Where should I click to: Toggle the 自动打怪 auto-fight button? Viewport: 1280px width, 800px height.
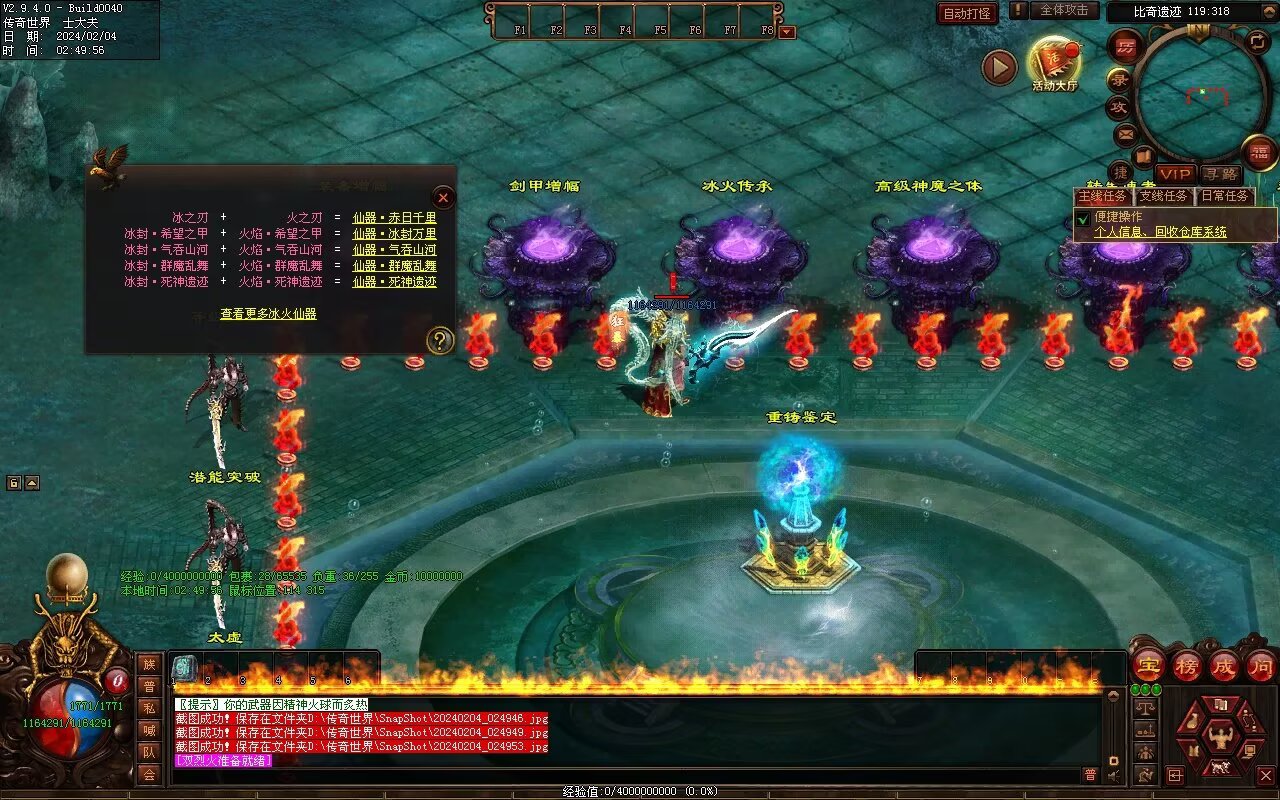tap(967, 13)
